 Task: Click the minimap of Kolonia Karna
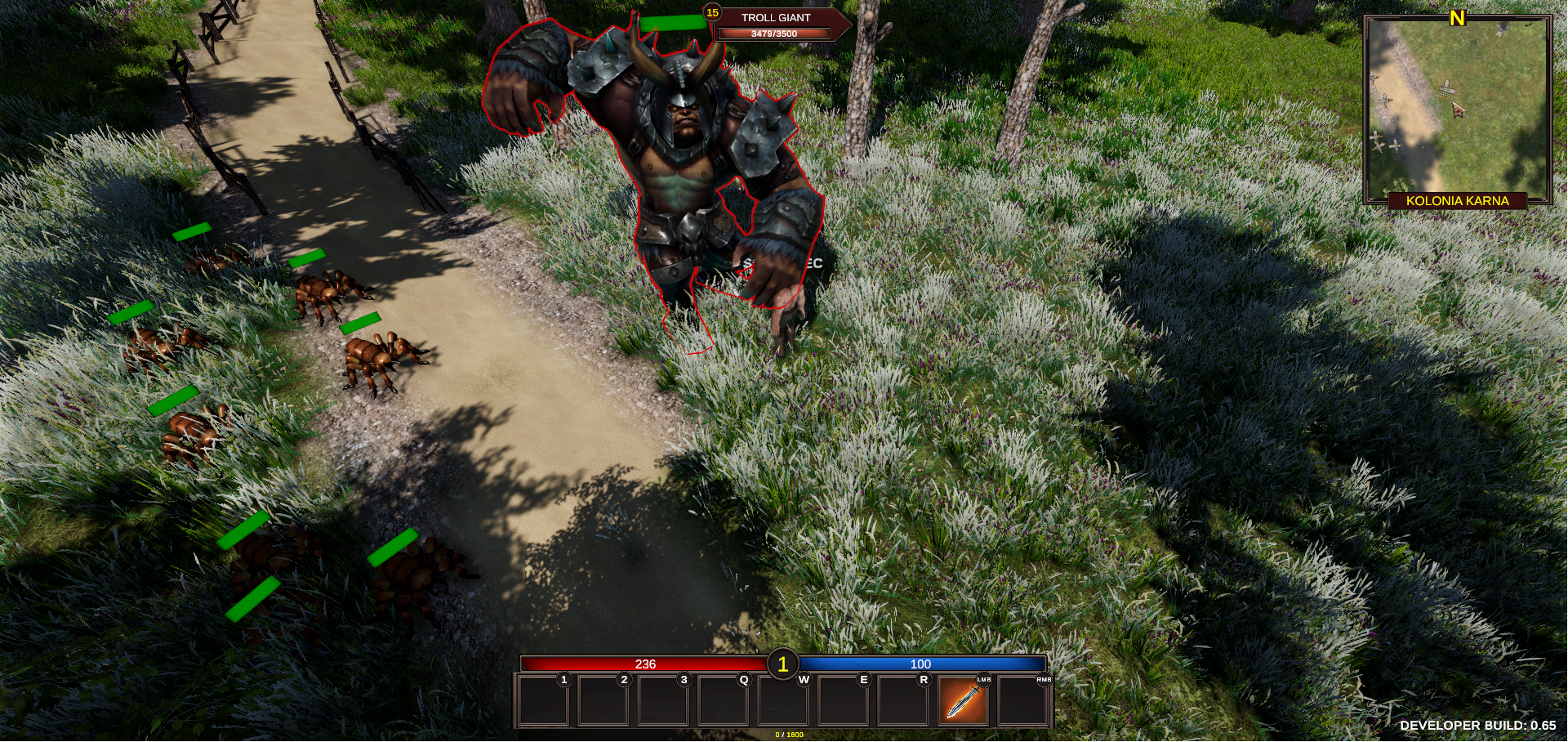(x=1457, y=106)
